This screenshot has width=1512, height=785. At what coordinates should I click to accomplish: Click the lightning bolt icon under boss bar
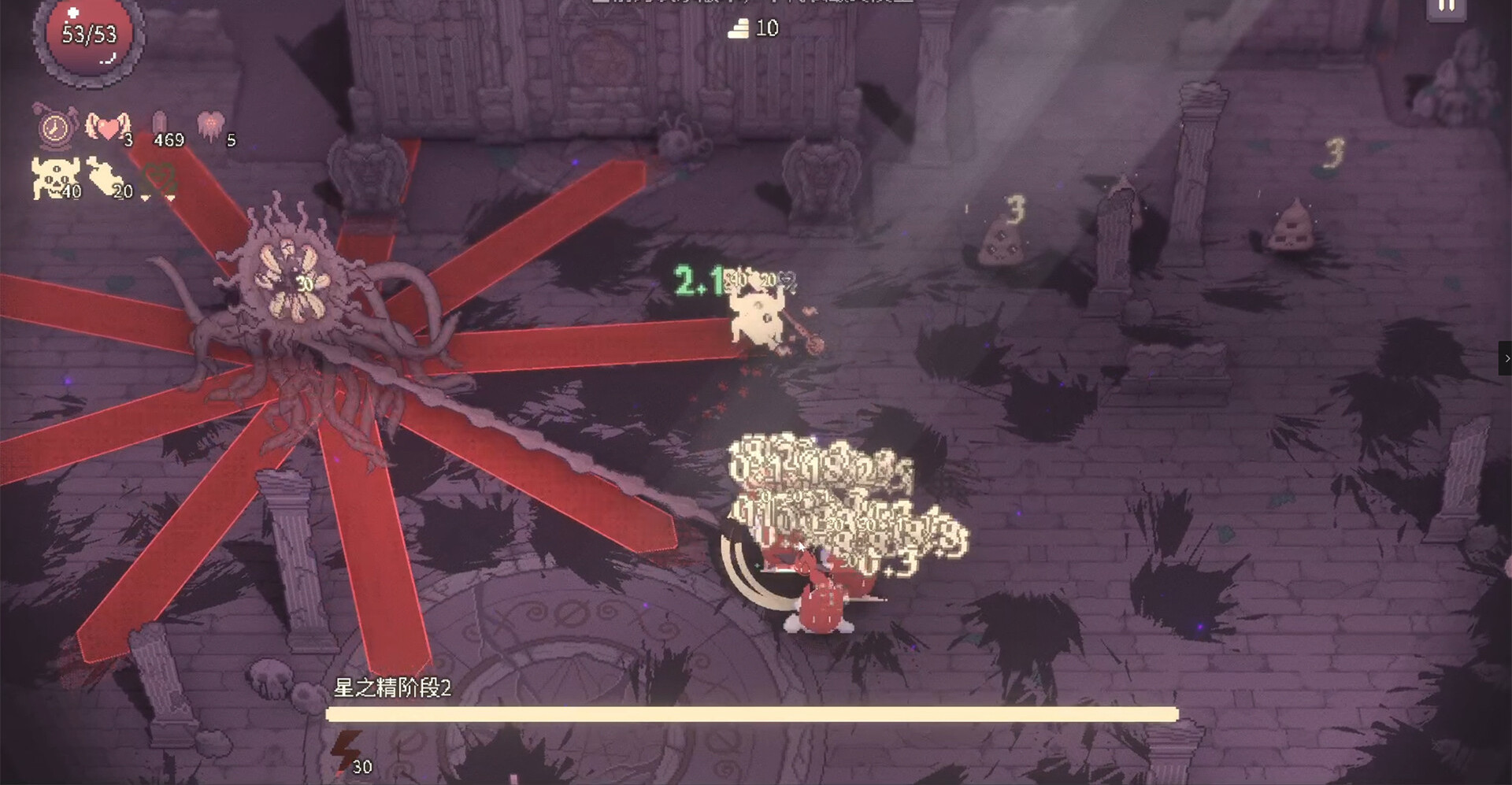pyautogui.click(x=344, y=749)
